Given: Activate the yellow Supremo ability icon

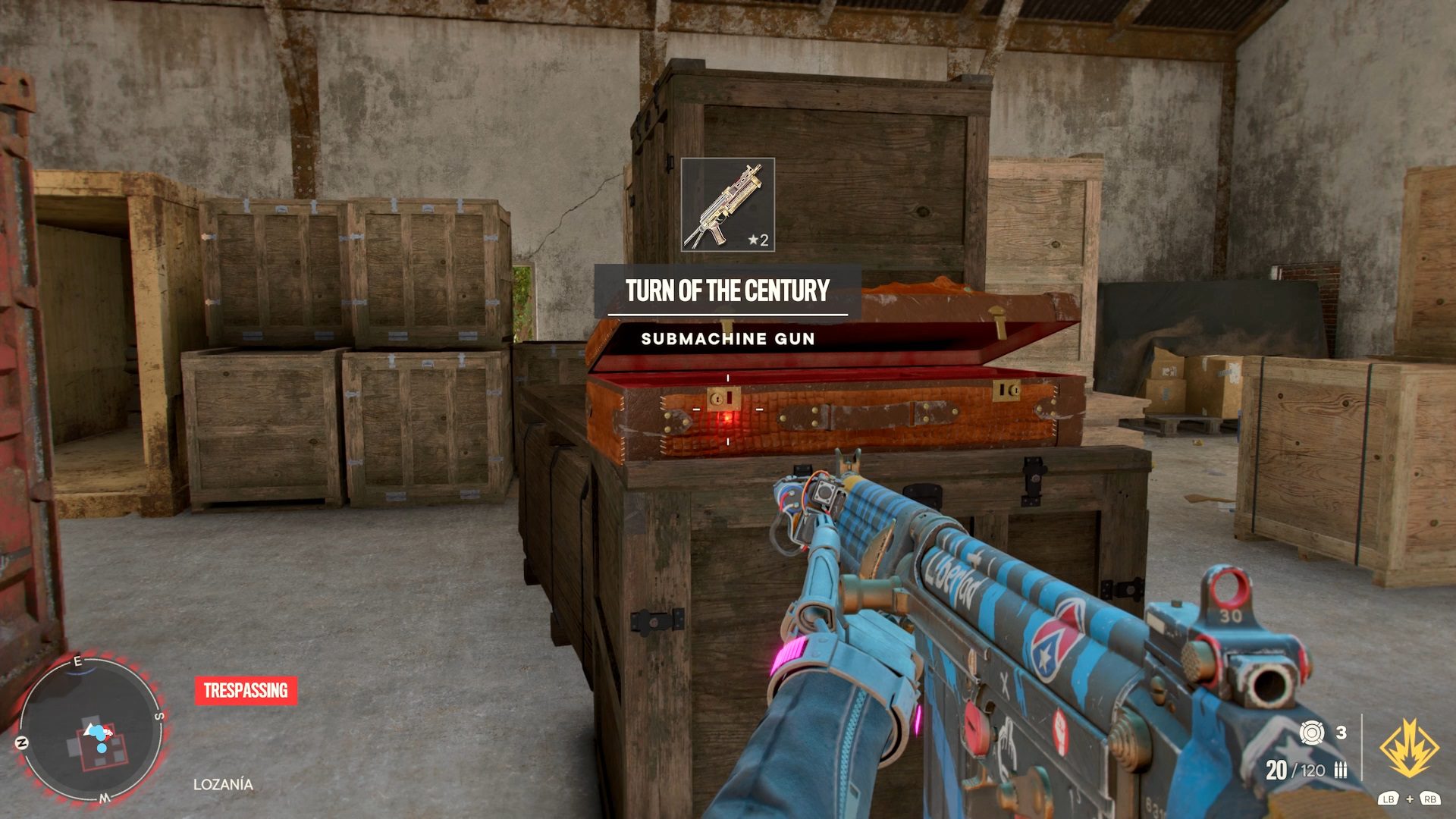Looking at the screenshot, I should 1409,749.
